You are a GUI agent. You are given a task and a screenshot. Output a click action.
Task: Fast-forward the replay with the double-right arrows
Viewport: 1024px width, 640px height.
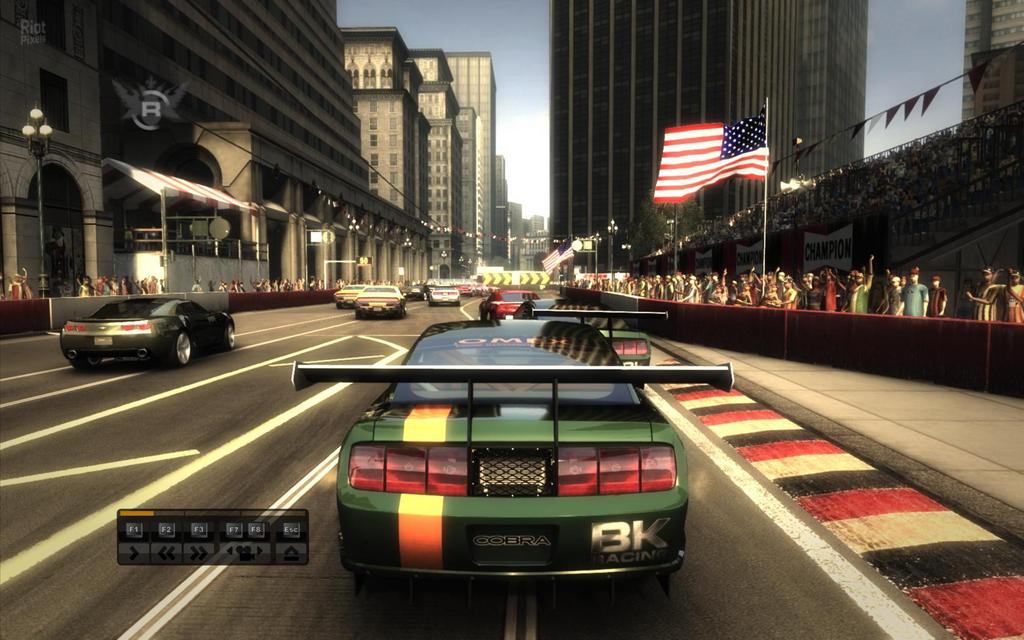click(199, 551)
